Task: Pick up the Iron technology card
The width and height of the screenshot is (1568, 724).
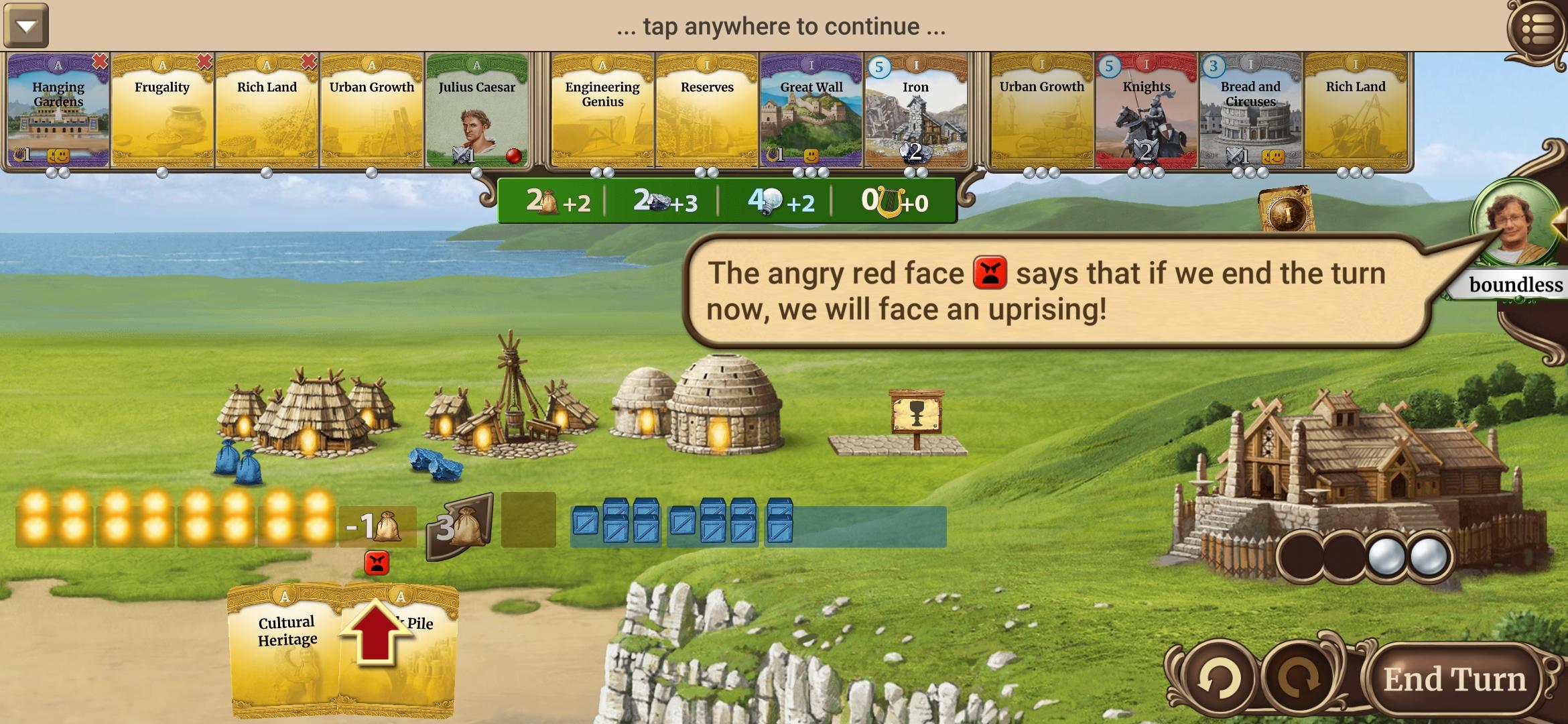Action: 915,114
